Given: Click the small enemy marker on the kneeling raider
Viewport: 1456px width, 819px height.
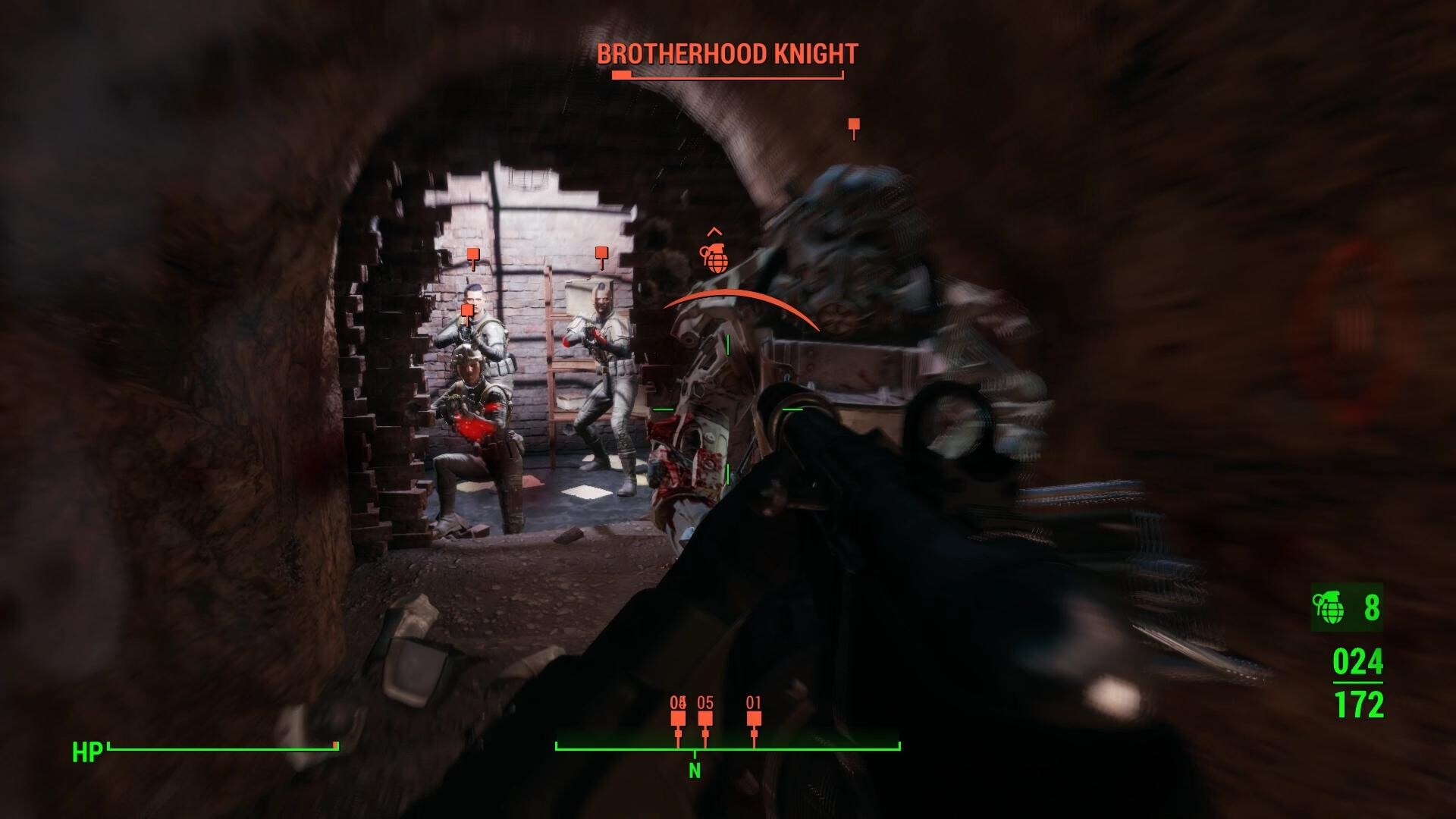Looking at the screenshot, I should click(x=468, y=309).
